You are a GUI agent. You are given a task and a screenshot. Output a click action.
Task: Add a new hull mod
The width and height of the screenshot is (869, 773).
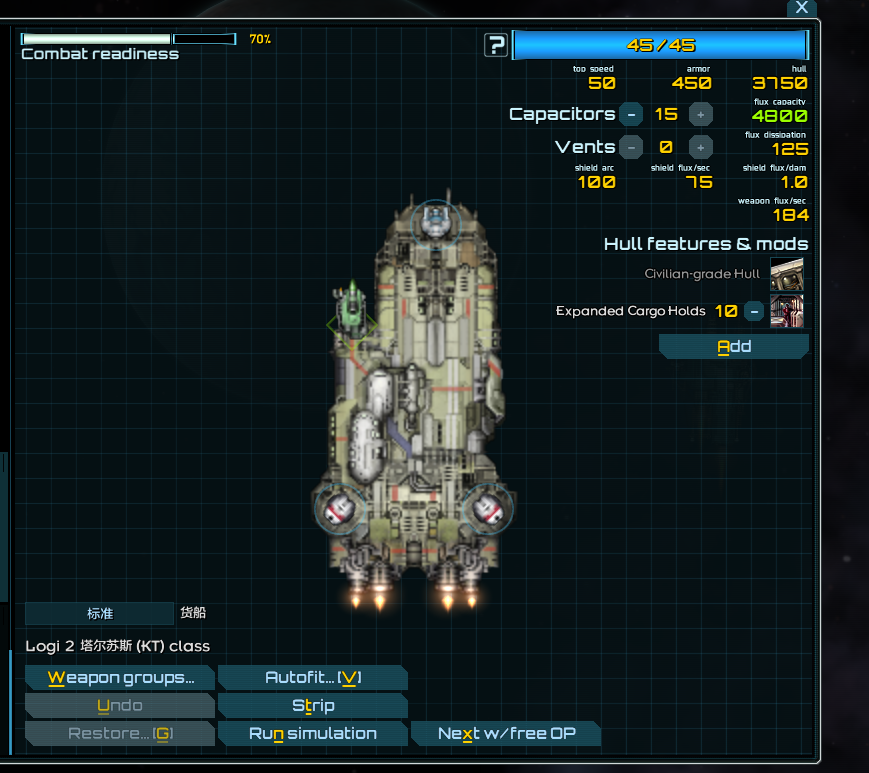(733, 347)
